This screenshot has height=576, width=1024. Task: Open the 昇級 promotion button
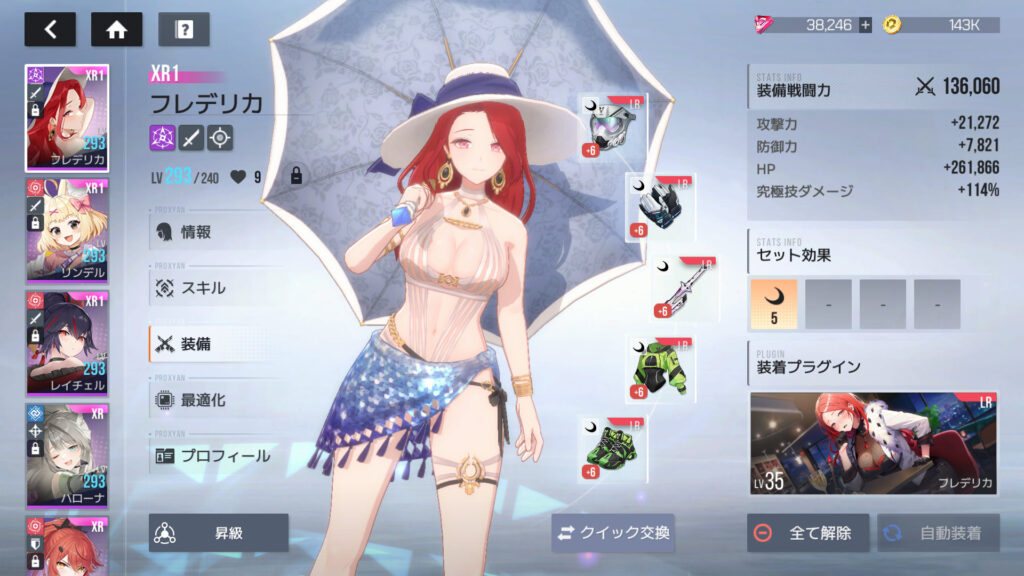[219, 533]
